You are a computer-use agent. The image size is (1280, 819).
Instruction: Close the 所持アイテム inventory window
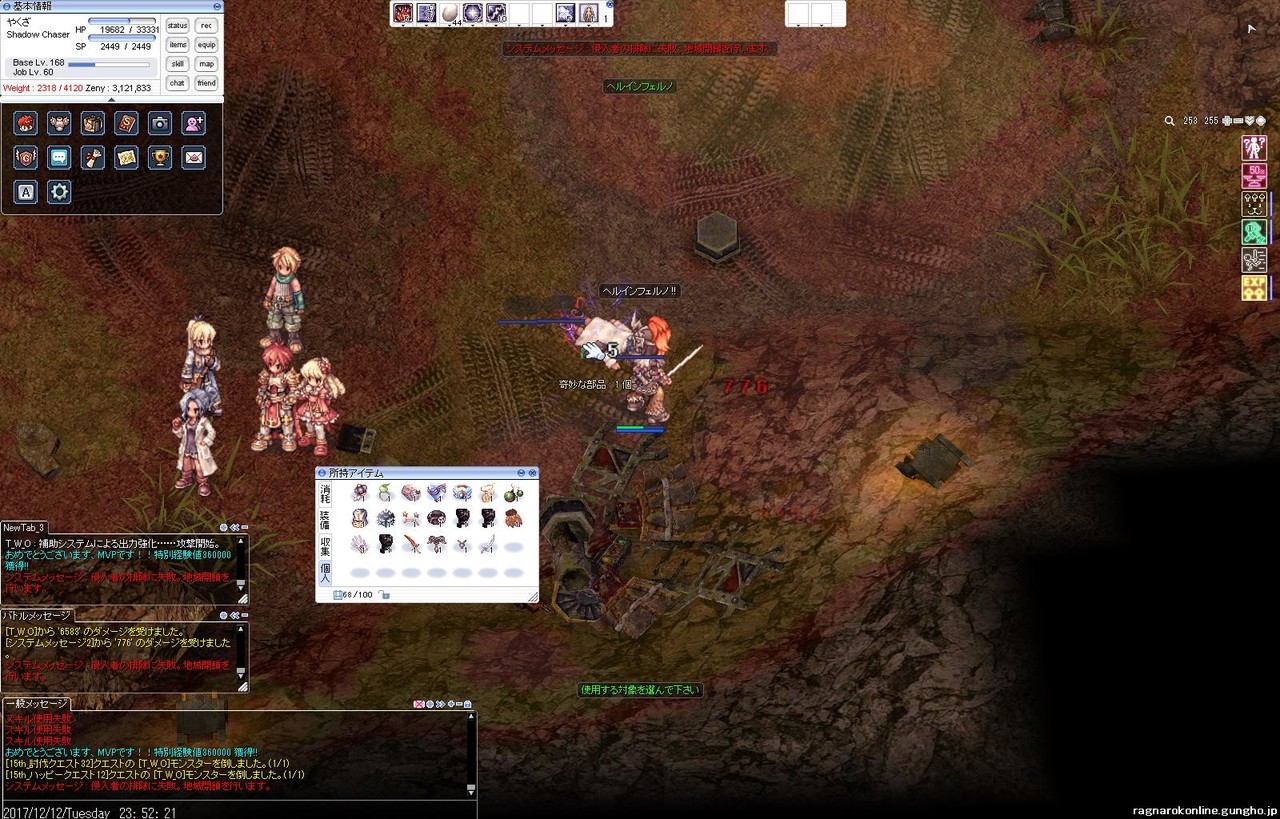click(x=533, y=473)
